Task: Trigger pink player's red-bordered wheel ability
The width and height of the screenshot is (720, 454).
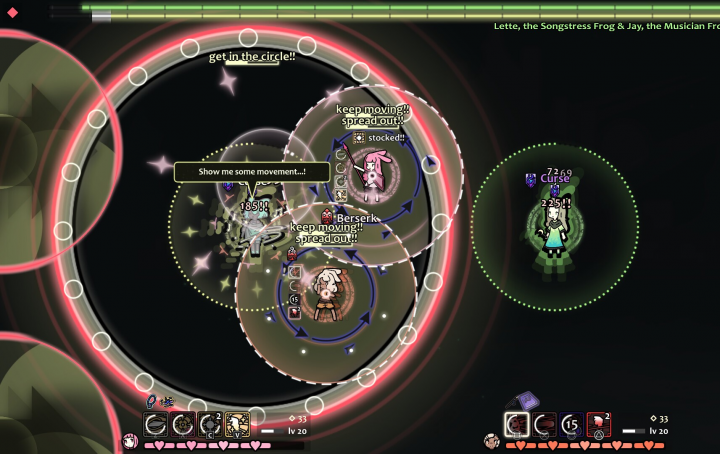Action: [183, 424]
